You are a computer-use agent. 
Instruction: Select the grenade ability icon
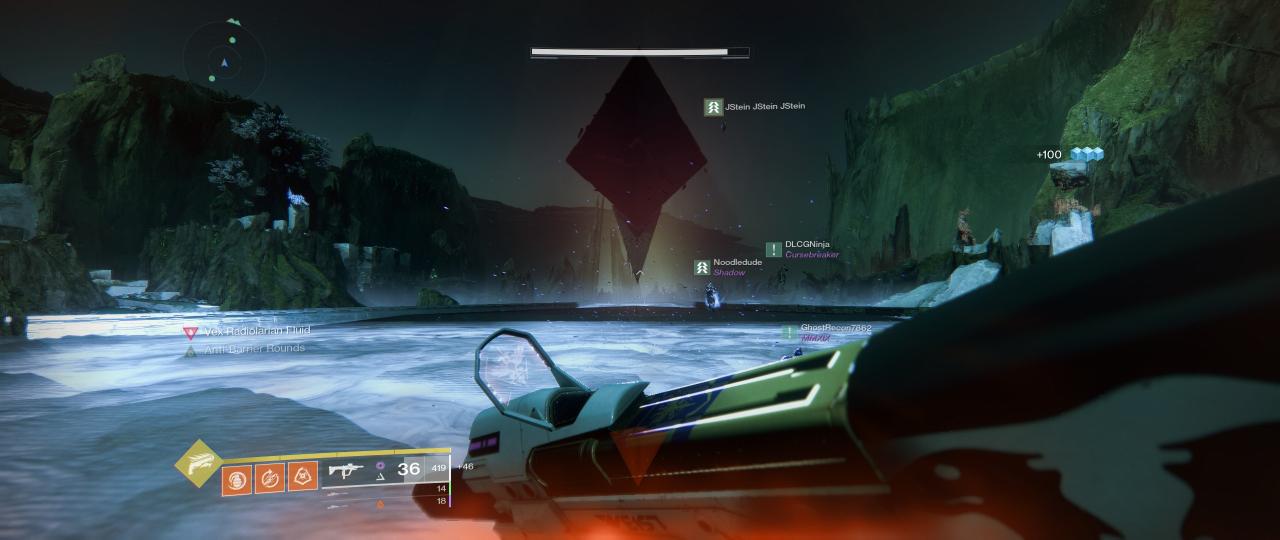click(237, 477)
